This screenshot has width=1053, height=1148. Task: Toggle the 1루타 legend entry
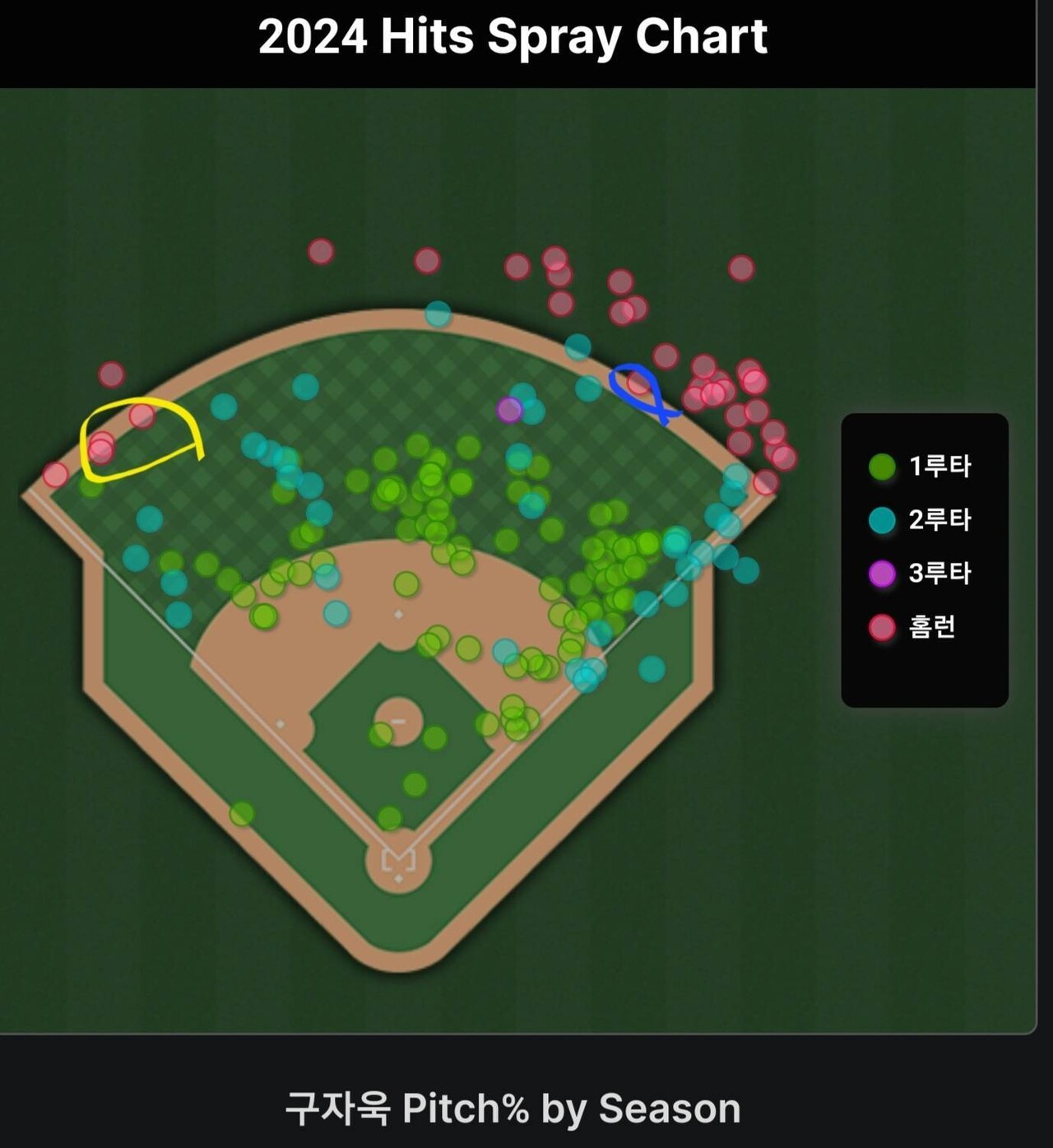click(921, 467)
